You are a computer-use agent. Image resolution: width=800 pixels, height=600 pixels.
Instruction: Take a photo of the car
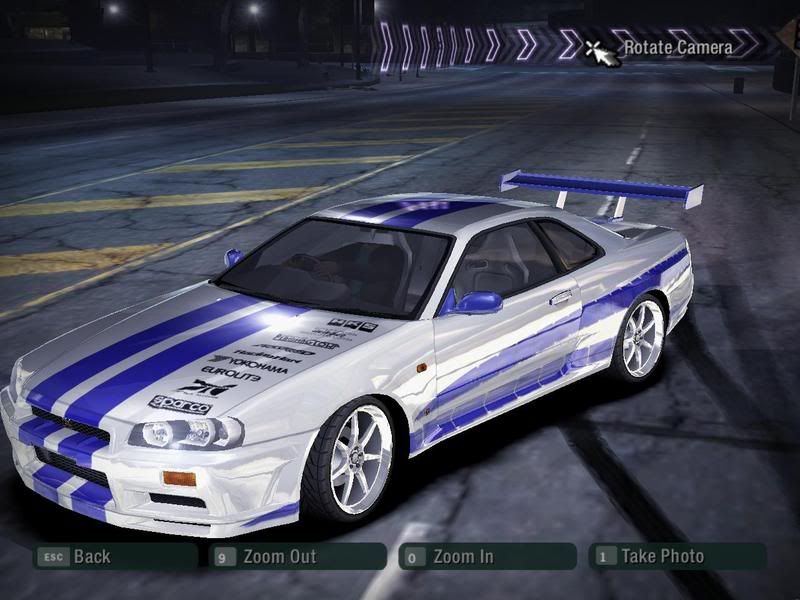(660, 556)
